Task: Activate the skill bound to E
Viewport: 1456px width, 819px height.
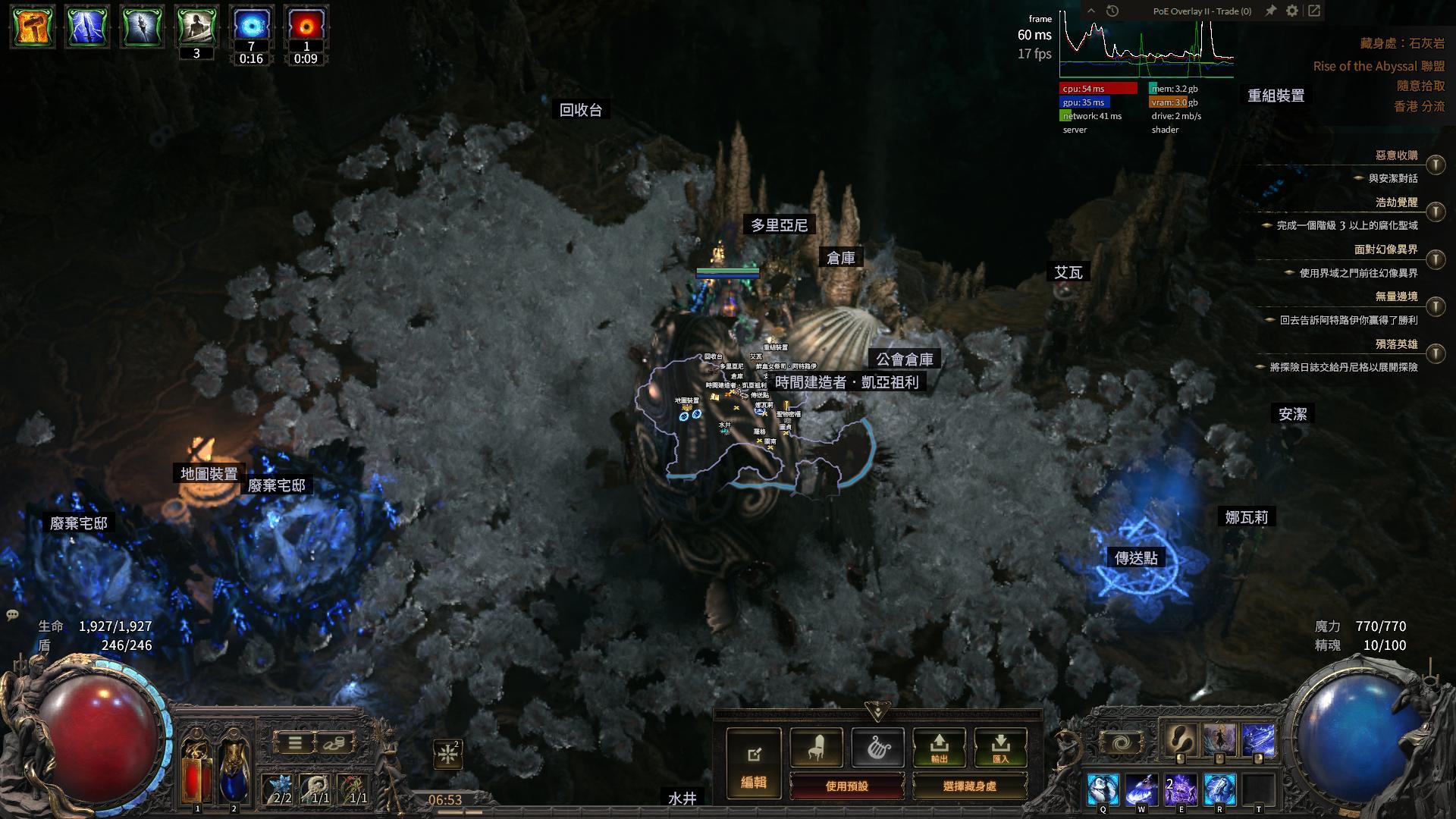Action: coord(1181,789)
